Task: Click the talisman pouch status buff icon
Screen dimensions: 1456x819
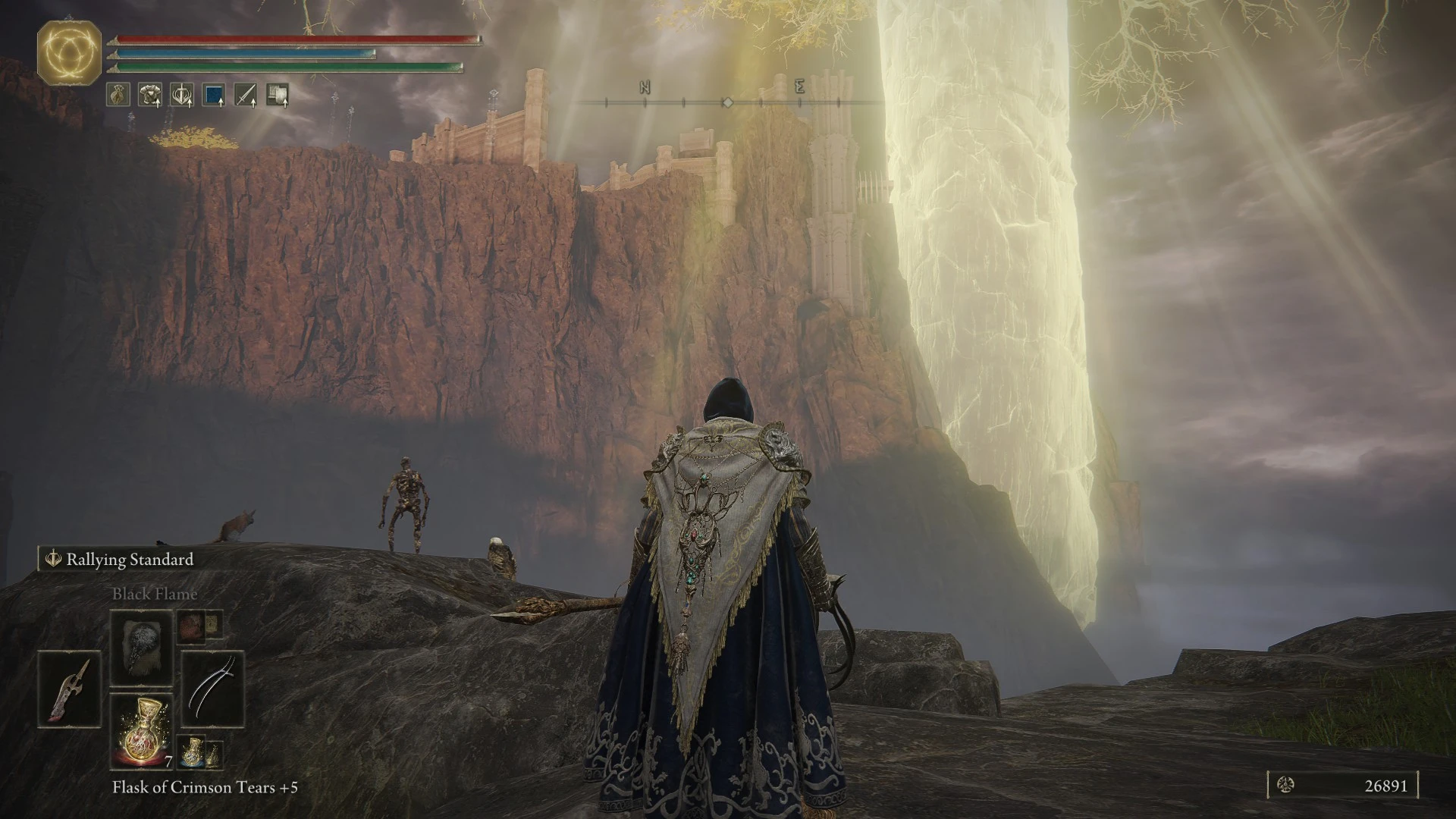Action: (118, 95)
